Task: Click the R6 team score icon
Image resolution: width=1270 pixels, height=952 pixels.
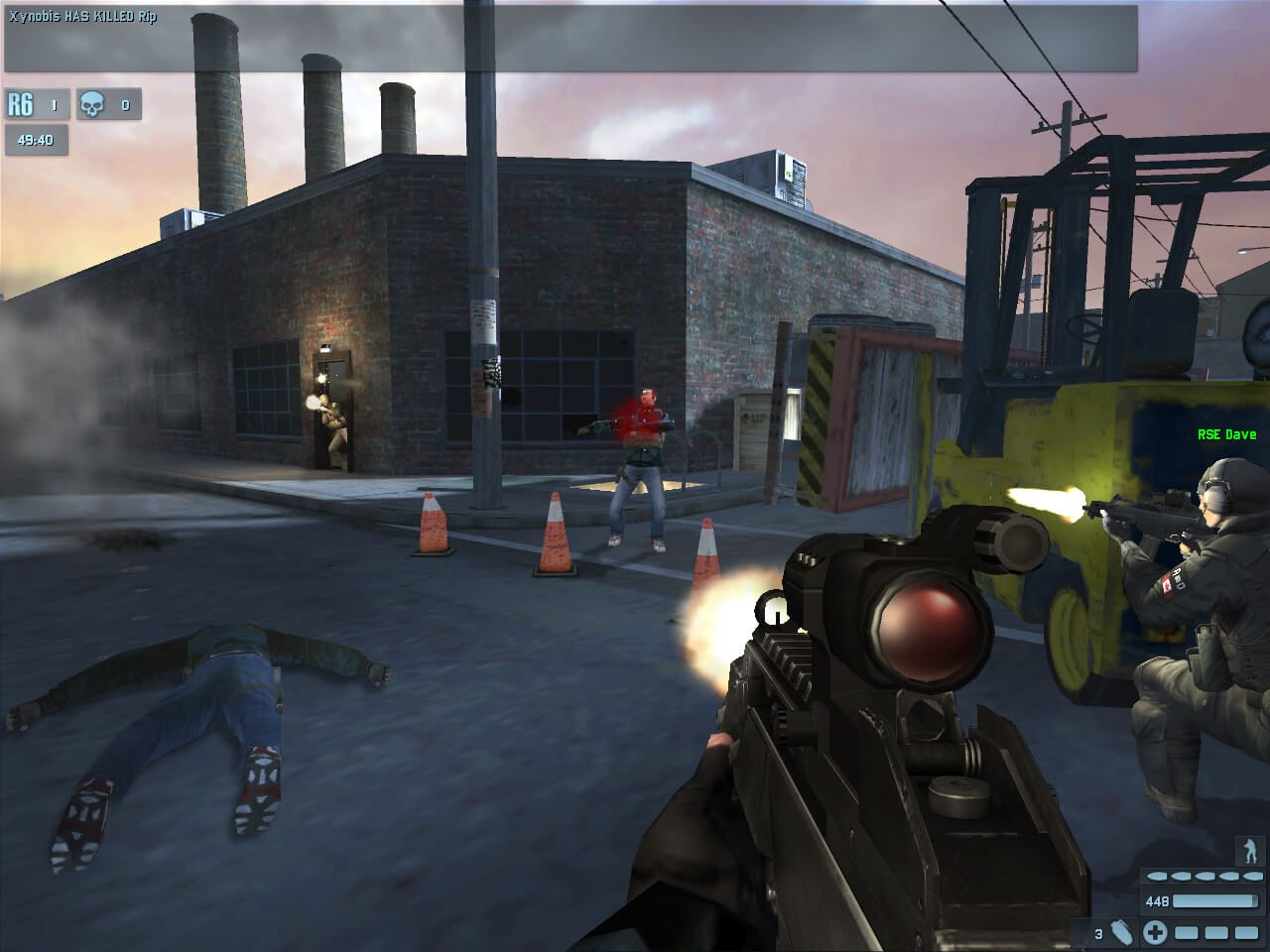Action: [21, 104]
